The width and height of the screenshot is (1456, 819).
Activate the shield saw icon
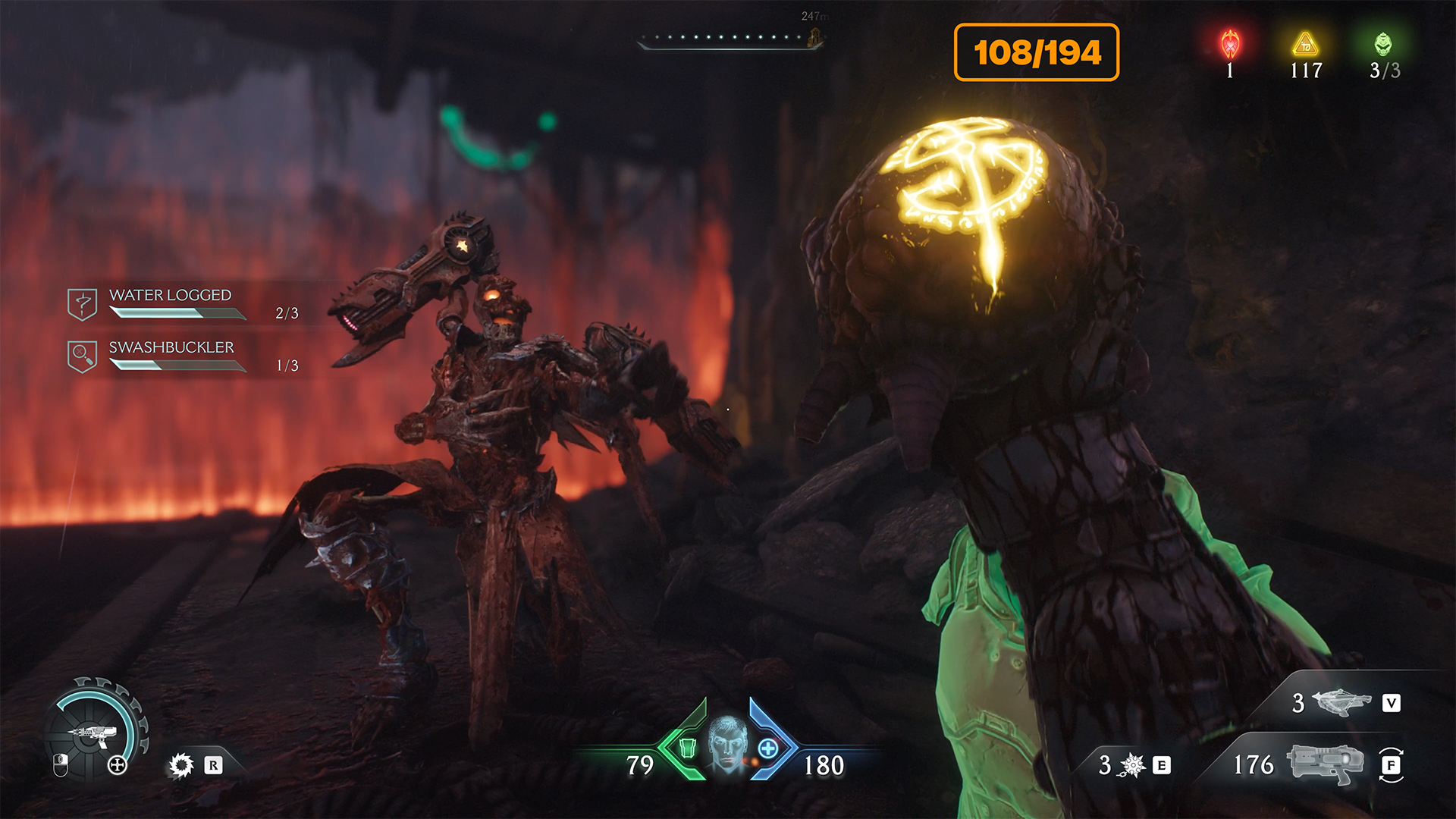pyautogui.click(x=181, y=764)
